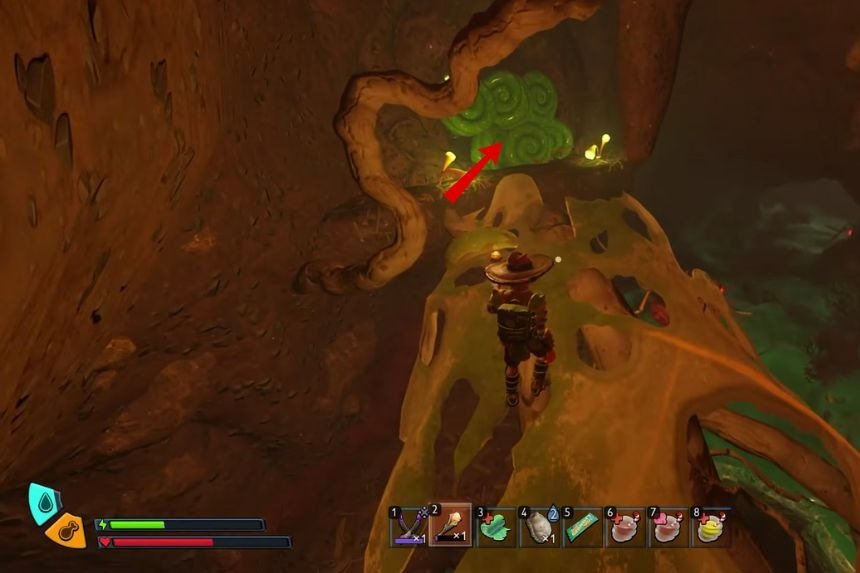Use the green leaf bandage in slot 3

coord(496,526)
